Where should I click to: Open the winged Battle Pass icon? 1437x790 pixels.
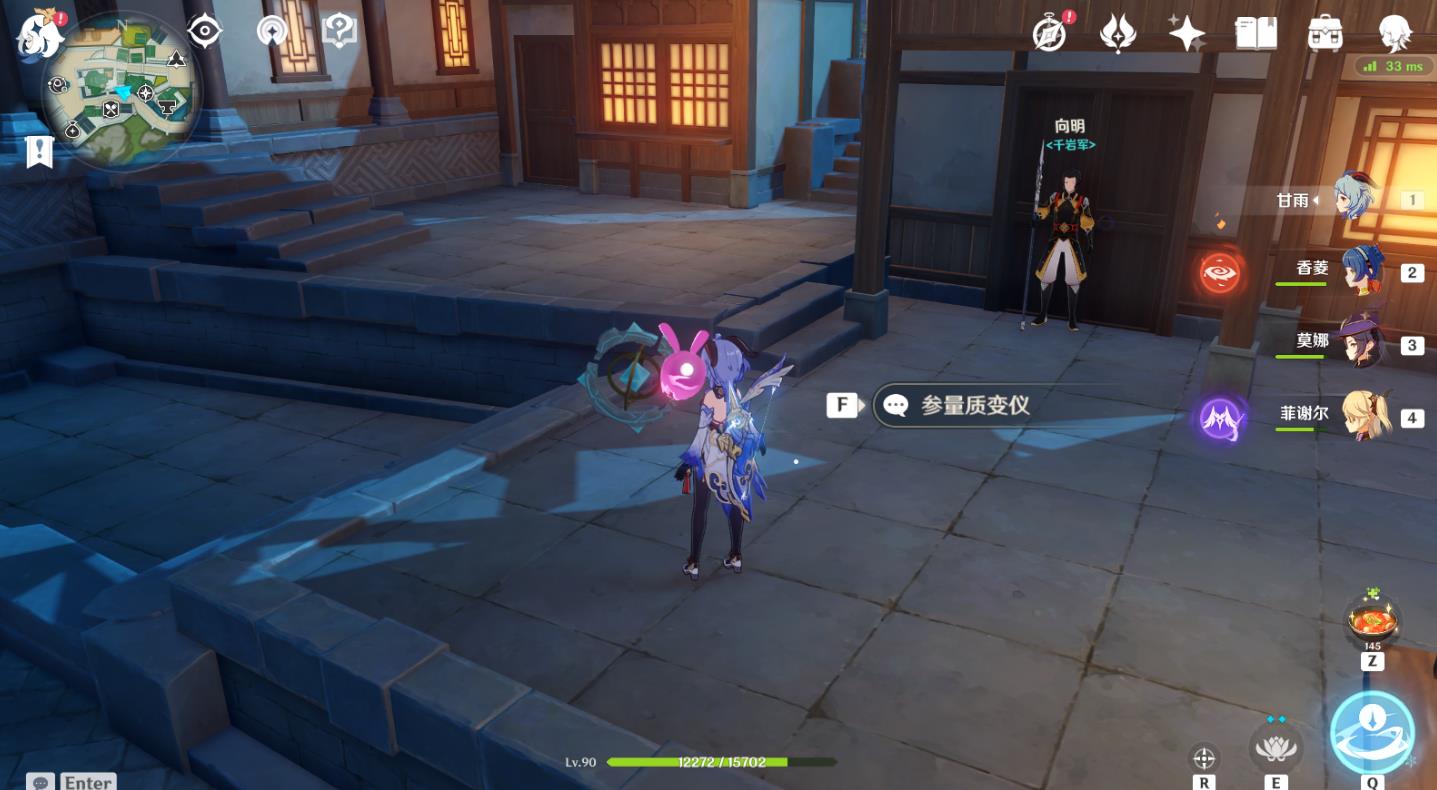coord(1117,34)
